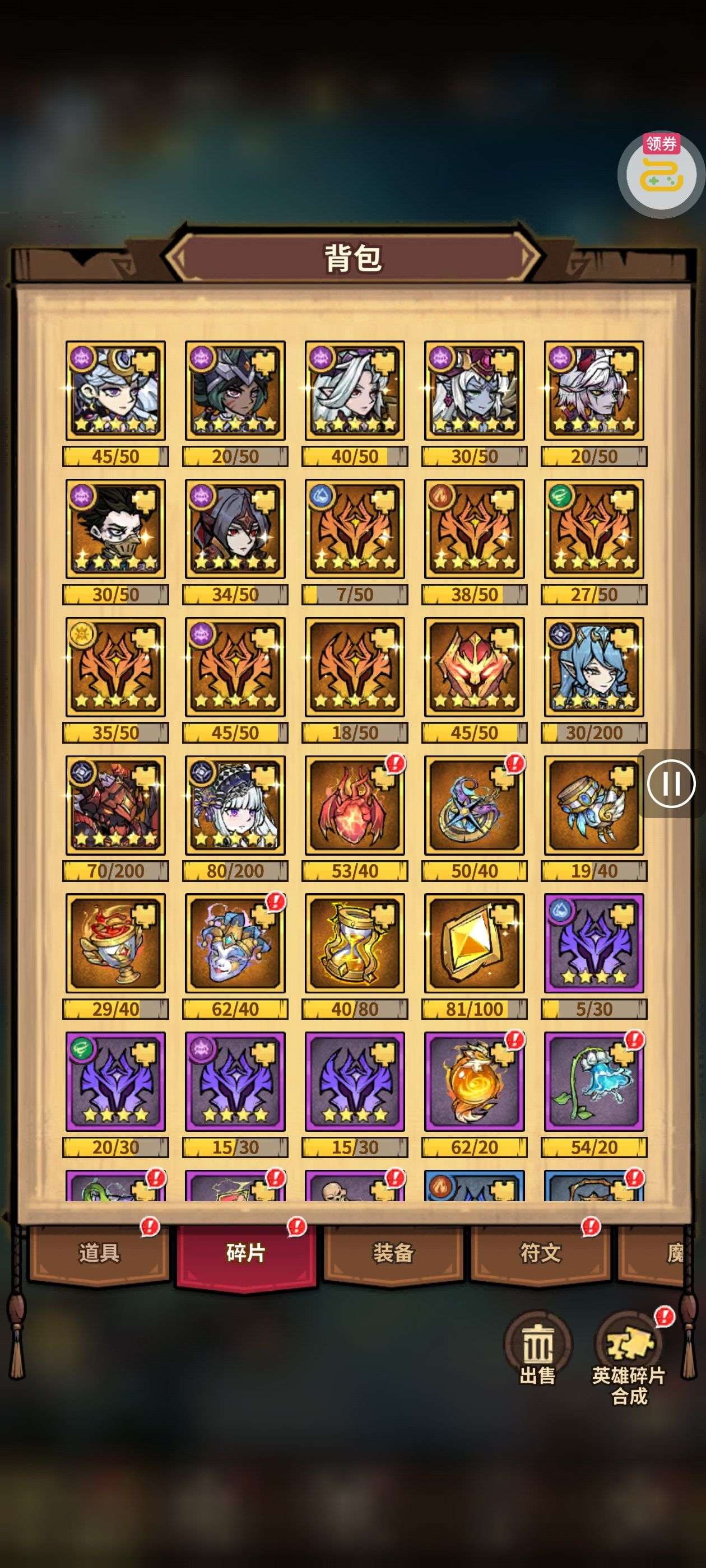Select the yellow crystal fragment 81/100
The width and height of the screenshot is (706, 1568).
474,944
